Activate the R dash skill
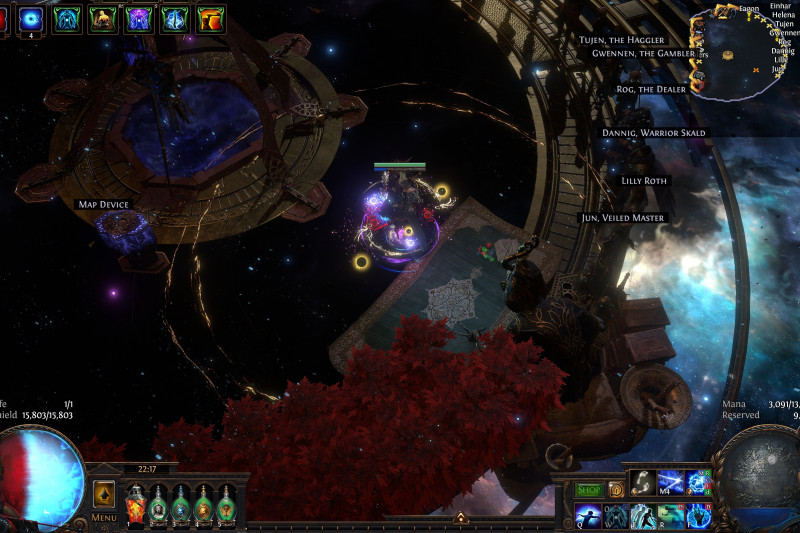 [670, 515]
